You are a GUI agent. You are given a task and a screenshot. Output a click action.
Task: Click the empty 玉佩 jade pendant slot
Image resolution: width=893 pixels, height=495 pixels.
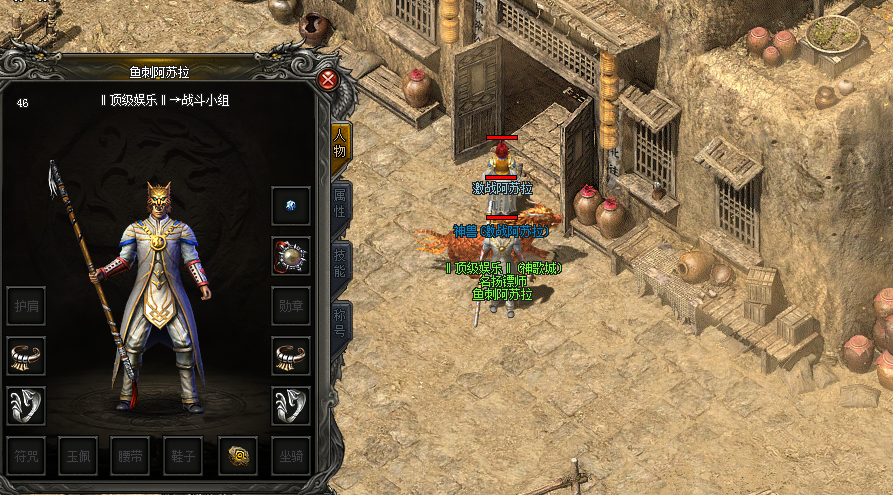pyautogui.click(x=78, y=456)
